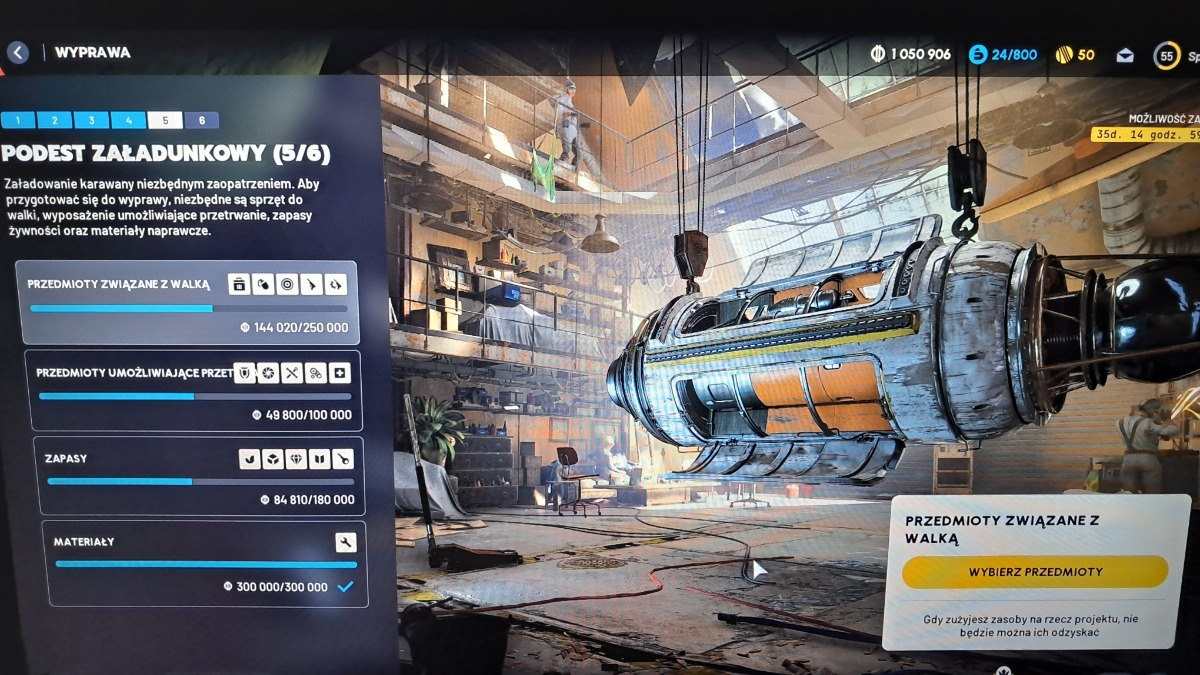The width and height of the screenshot is (1200, 675).
Task: Switch to stage tab 3
Action: [x=91, y=121]
